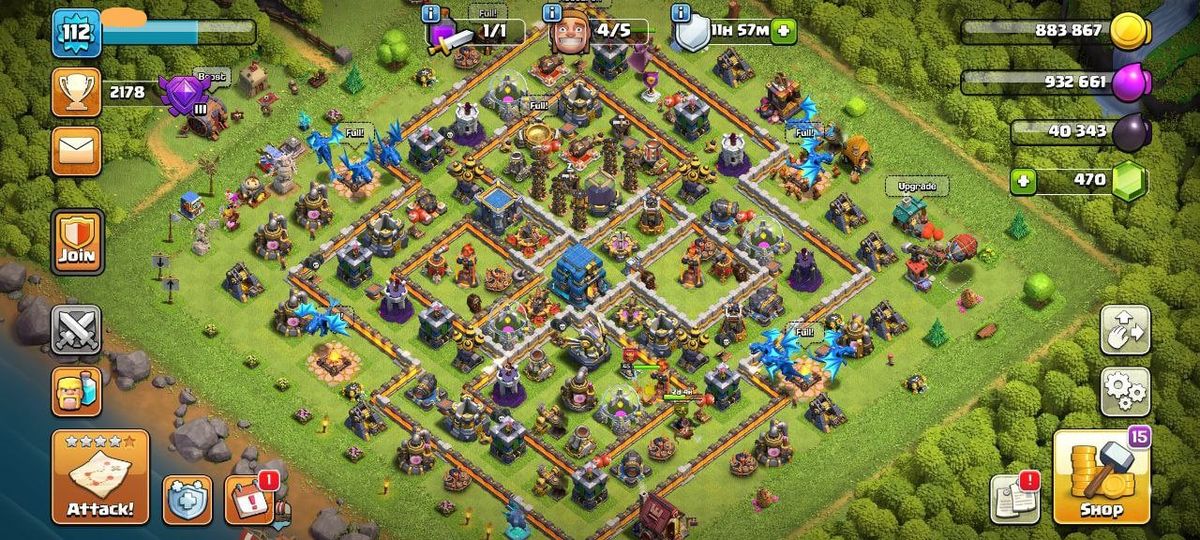Open info icon beside shield timer
Image resolution: width=1200 pixels, height=540 pixels.
pos(682,13)
